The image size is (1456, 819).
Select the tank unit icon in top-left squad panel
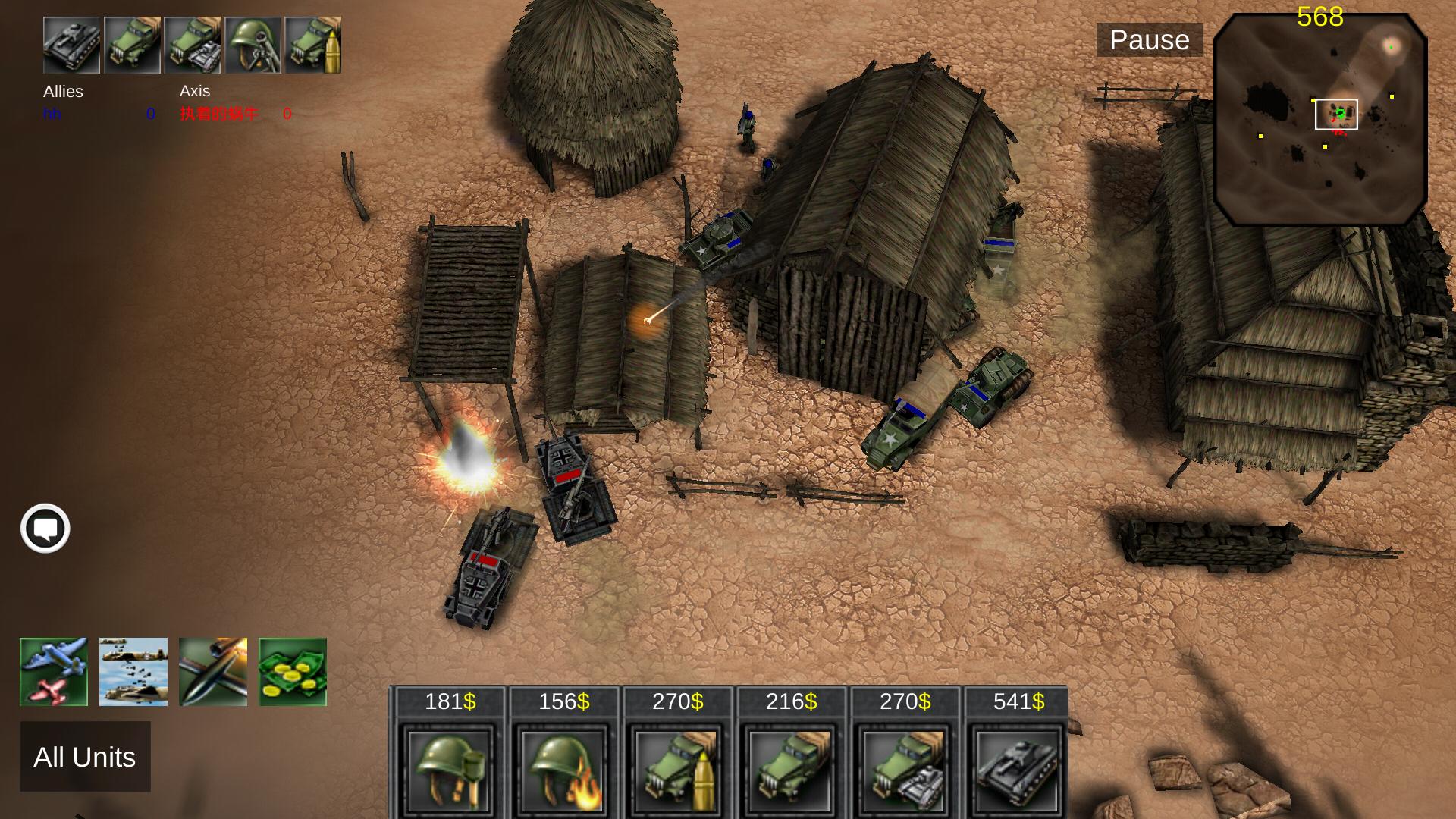click(71, 45)
